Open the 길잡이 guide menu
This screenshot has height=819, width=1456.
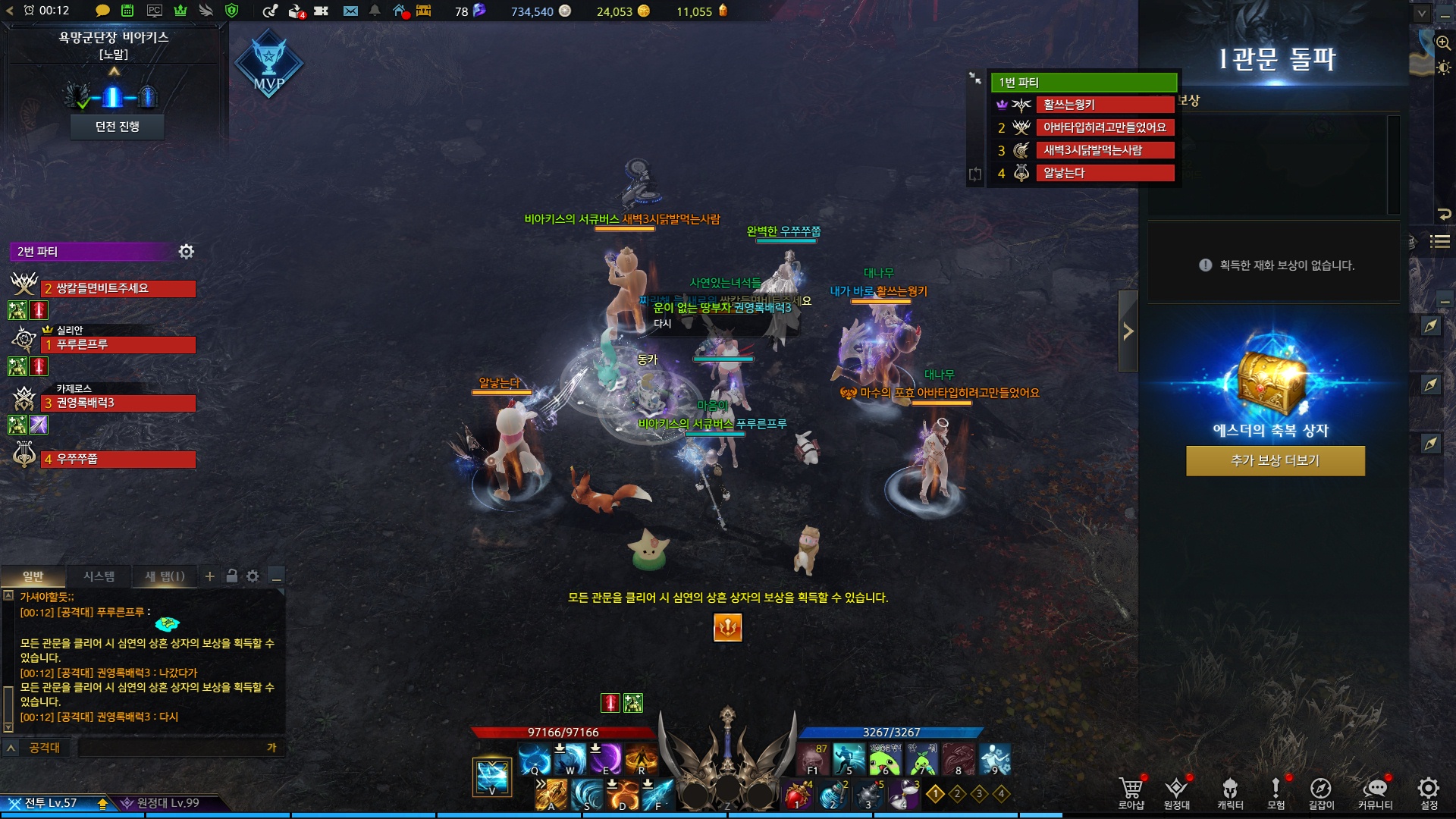tap(1321, 792)
